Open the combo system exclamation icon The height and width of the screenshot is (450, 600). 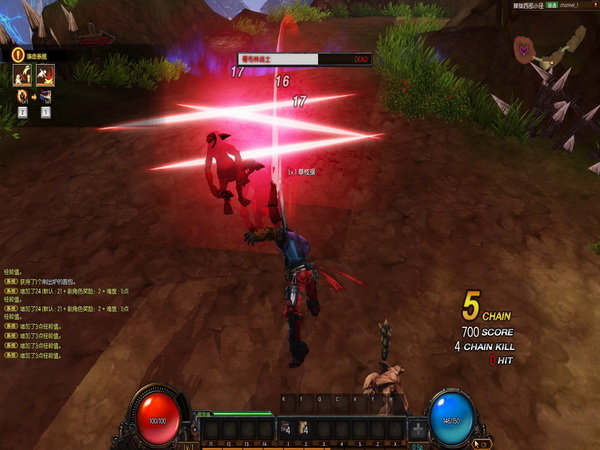coord(18,55)
